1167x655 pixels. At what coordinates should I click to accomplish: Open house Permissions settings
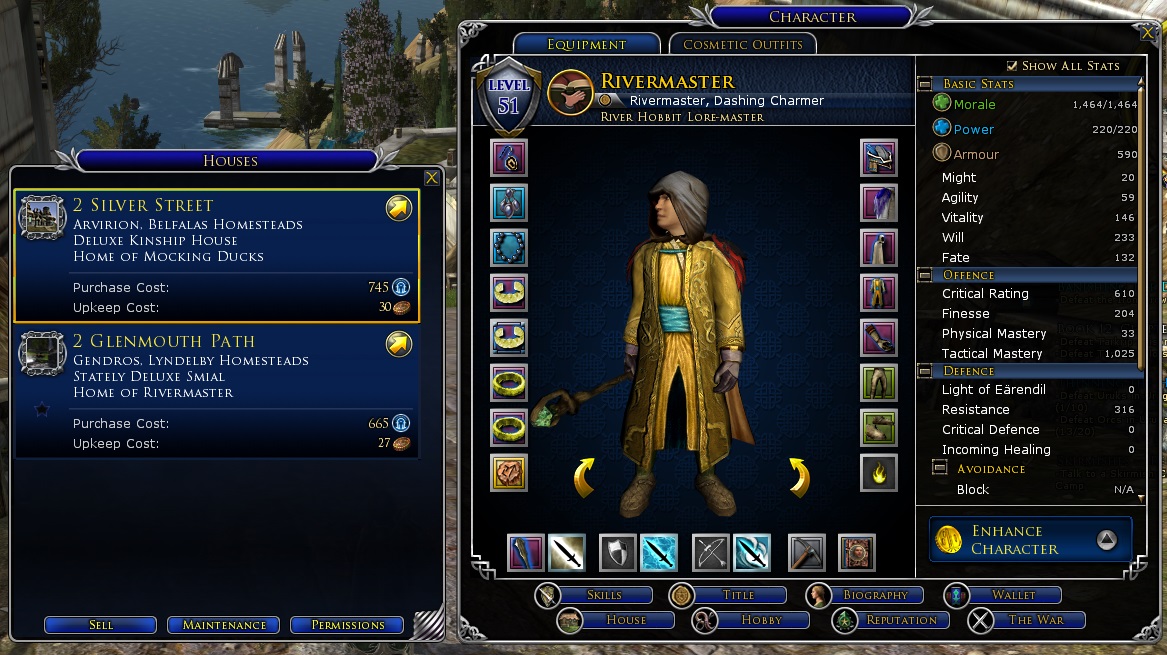pos(347,625)
